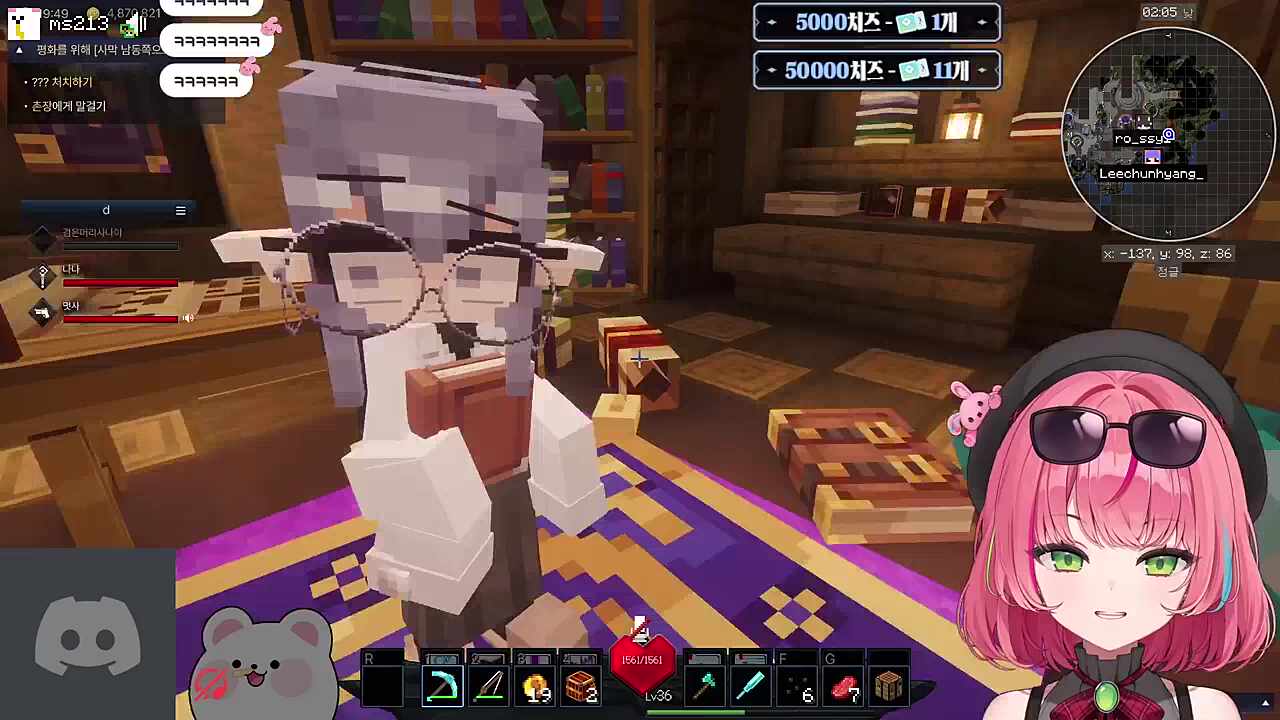Select the raw meat stack slot

click(844, 687)
